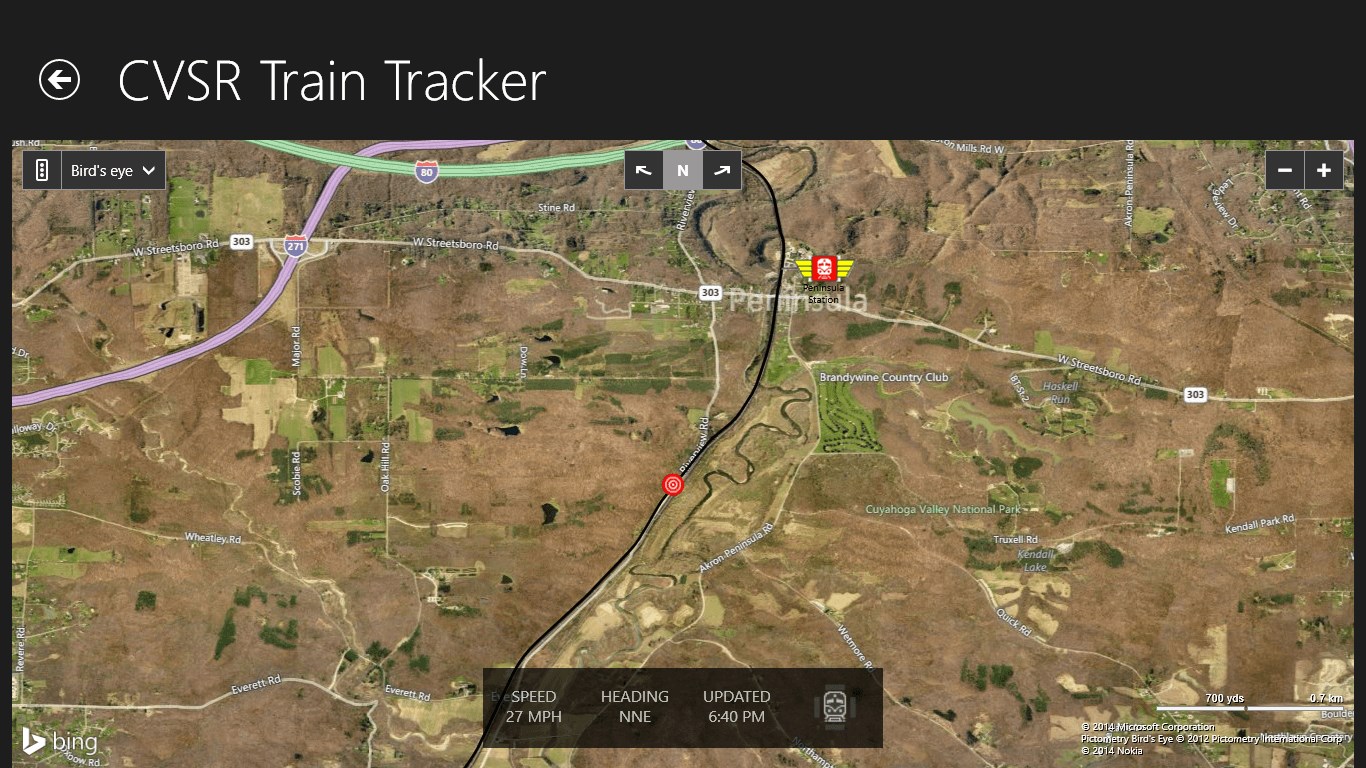This screenshot has width=1366, height=768.
Task: Select the Peninsula Station marker
Action: click(x=824, y=269)
